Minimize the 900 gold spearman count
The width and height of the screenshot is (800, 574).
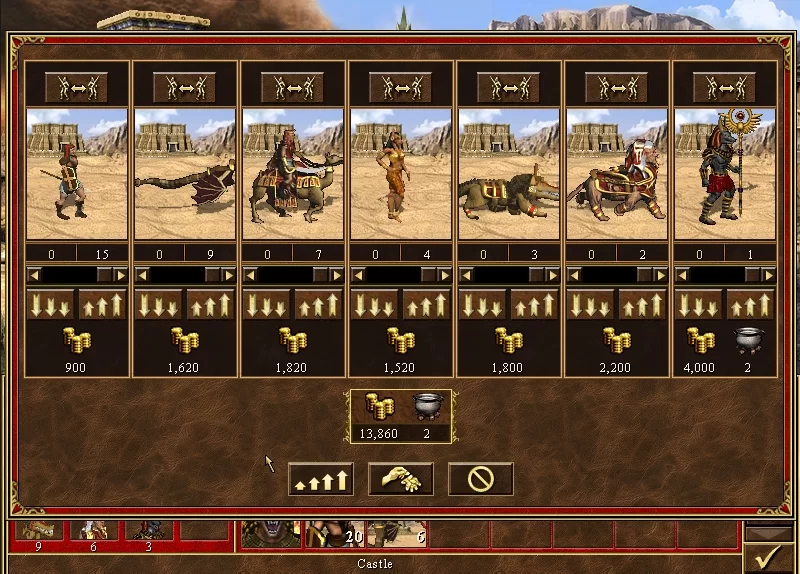pos(50,304)
